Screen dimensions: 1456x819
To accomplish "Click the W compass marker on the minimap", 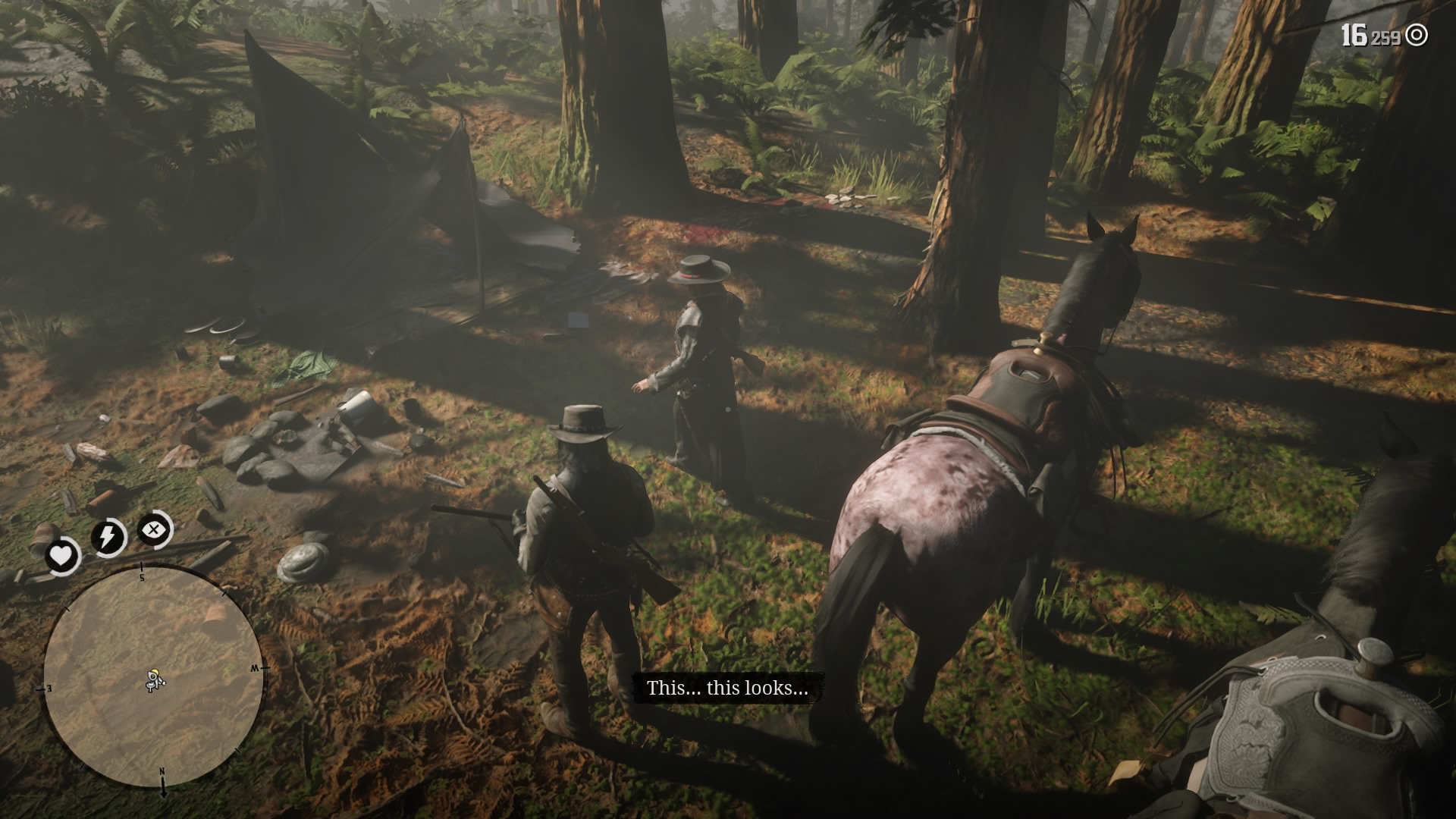I will coord(254,668).
